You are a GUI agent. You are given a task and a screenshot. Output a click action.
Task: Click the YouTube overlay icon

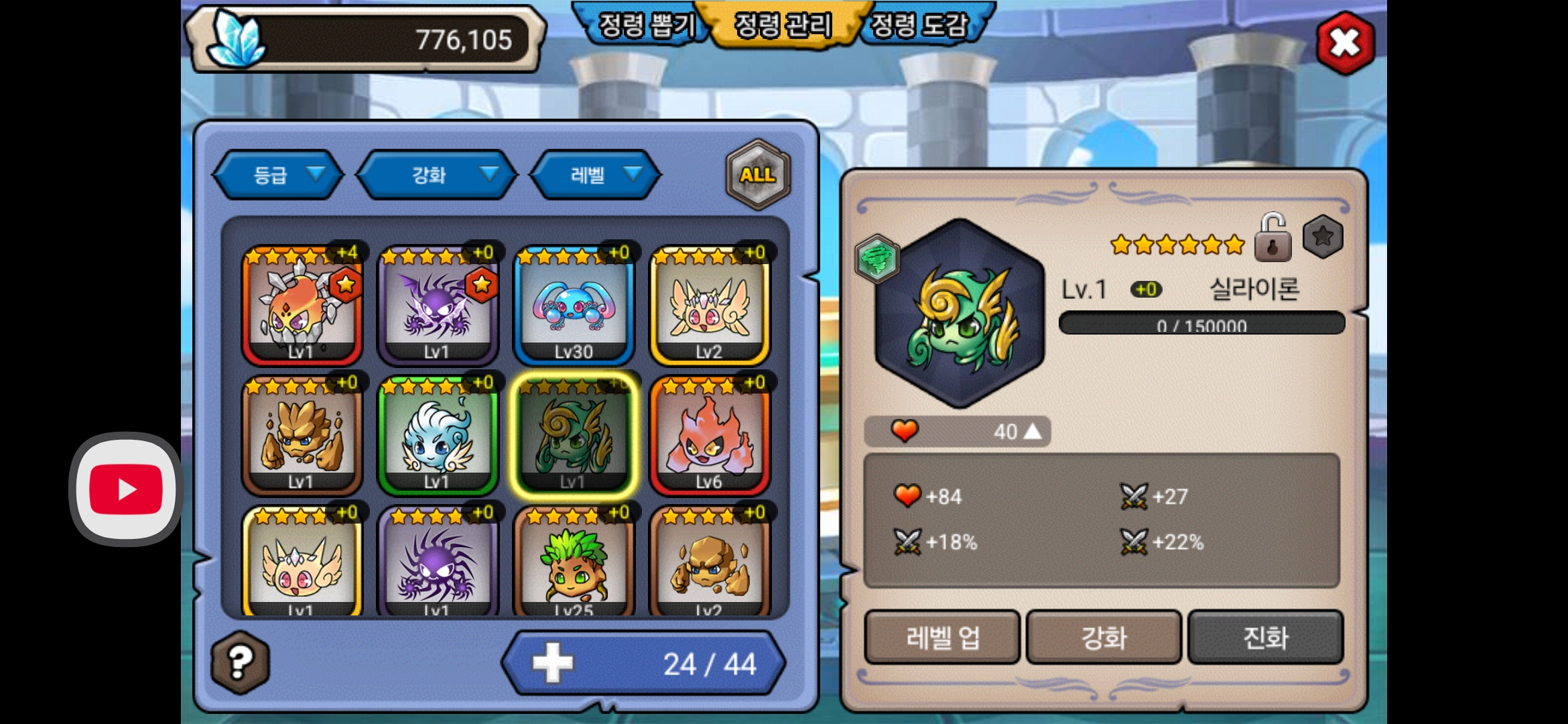point(126,489)
